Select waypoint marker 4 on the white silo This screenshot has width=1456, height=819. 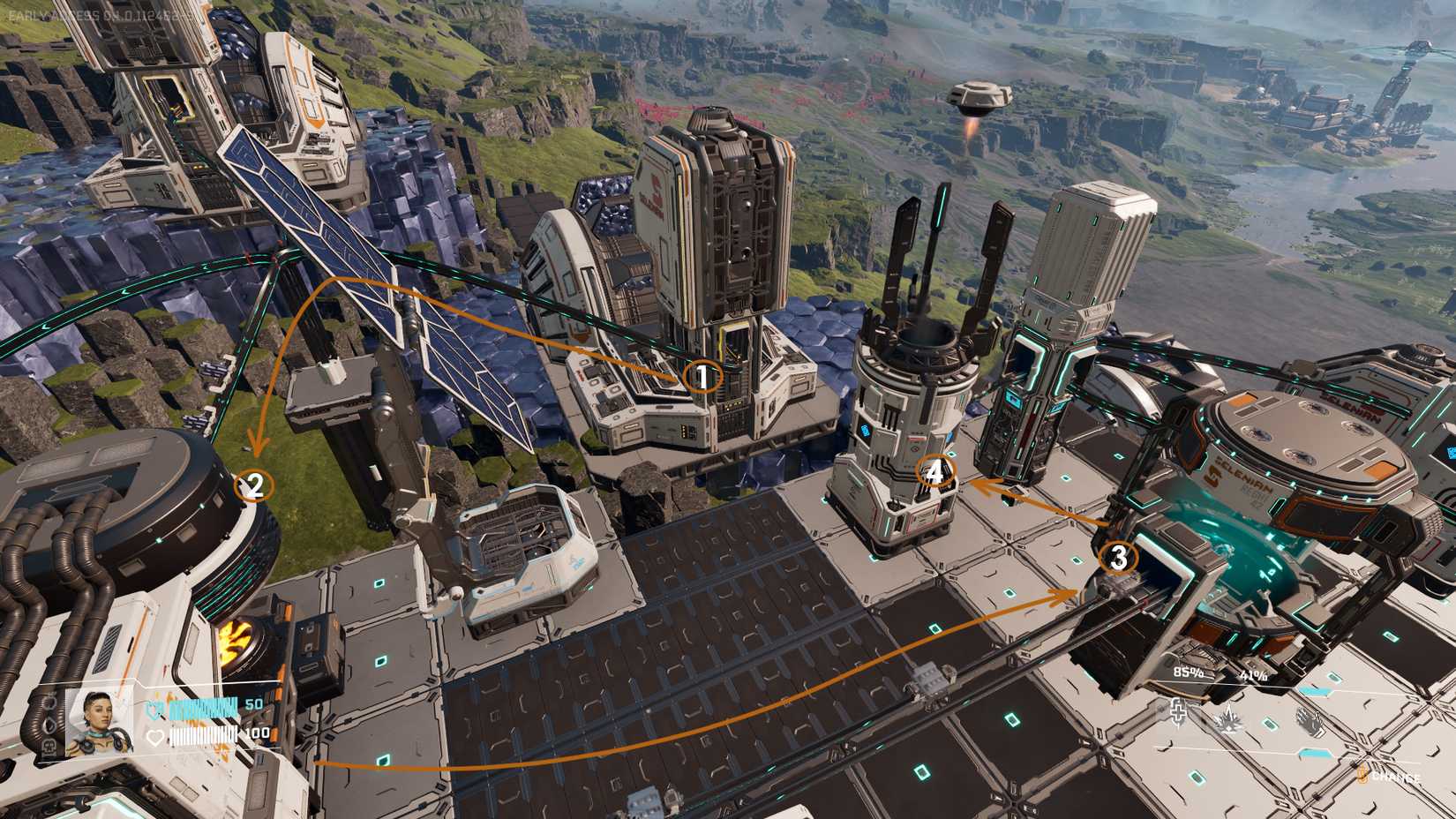coord(936,472)
